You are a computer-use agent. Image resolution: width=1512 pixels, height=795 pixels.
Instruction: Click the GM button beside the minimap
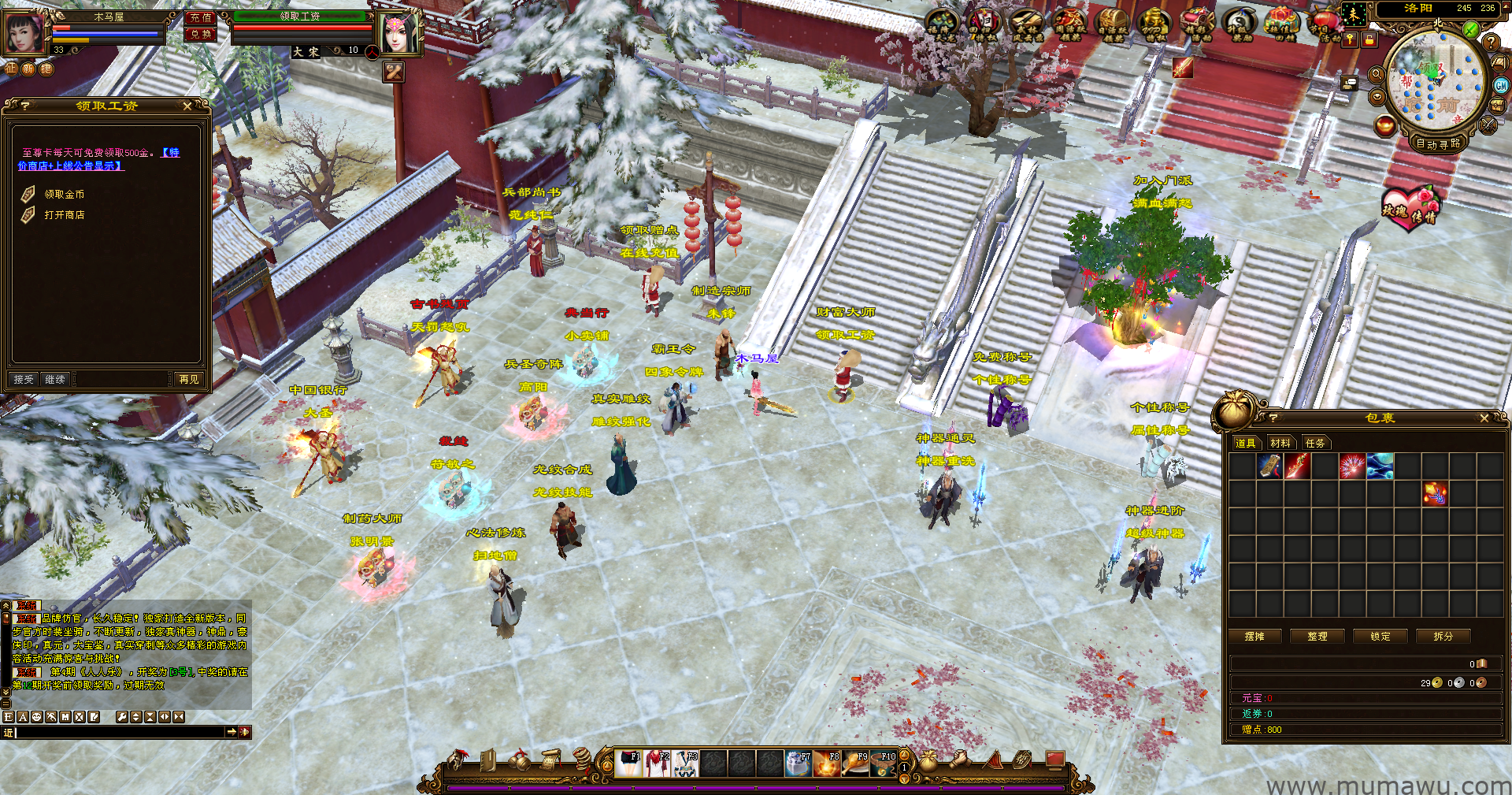[x=1501, y=86]
